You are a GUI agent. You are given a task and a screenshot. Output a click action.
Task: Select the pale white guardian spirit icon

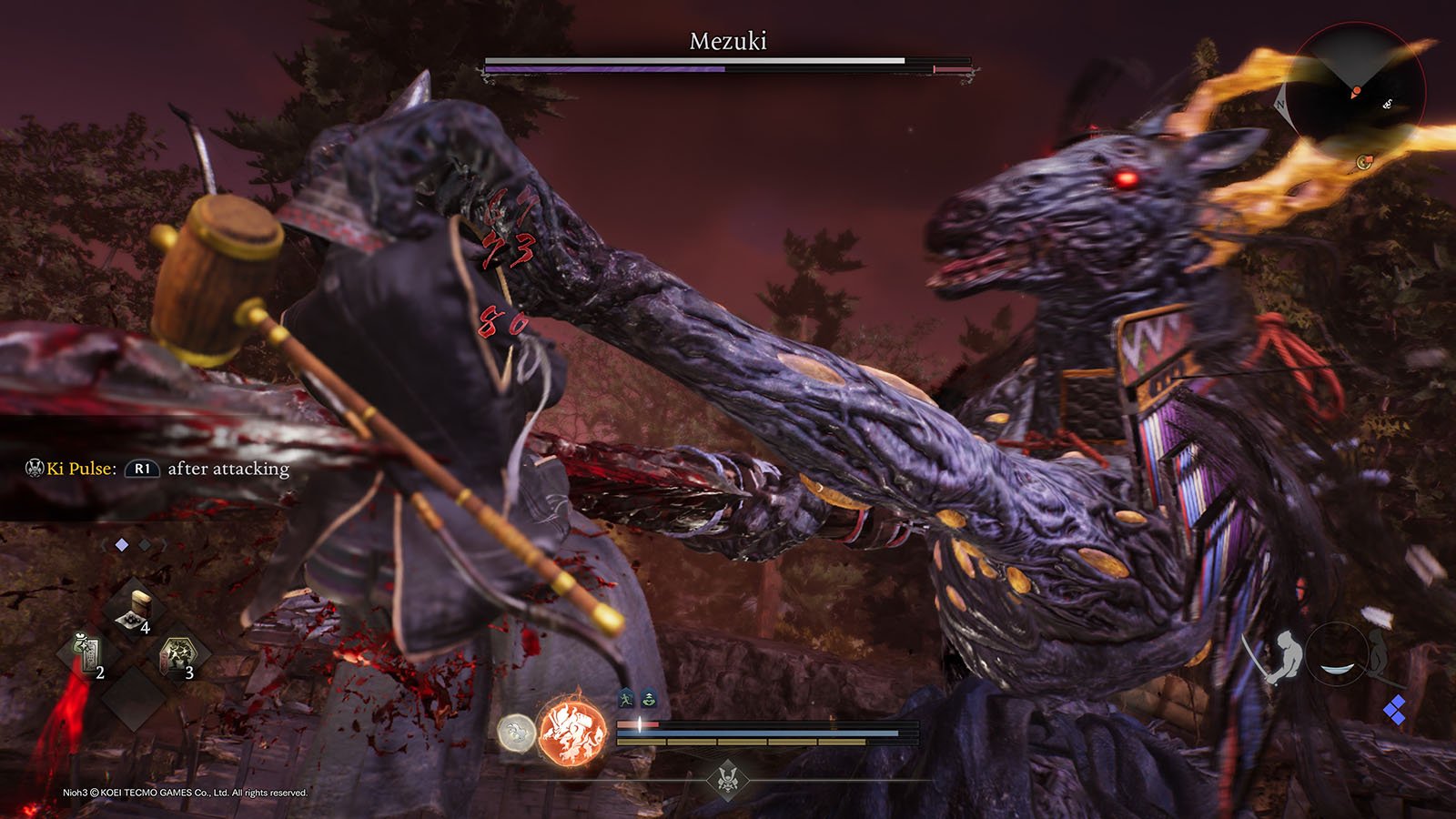[x=515, y=732]
